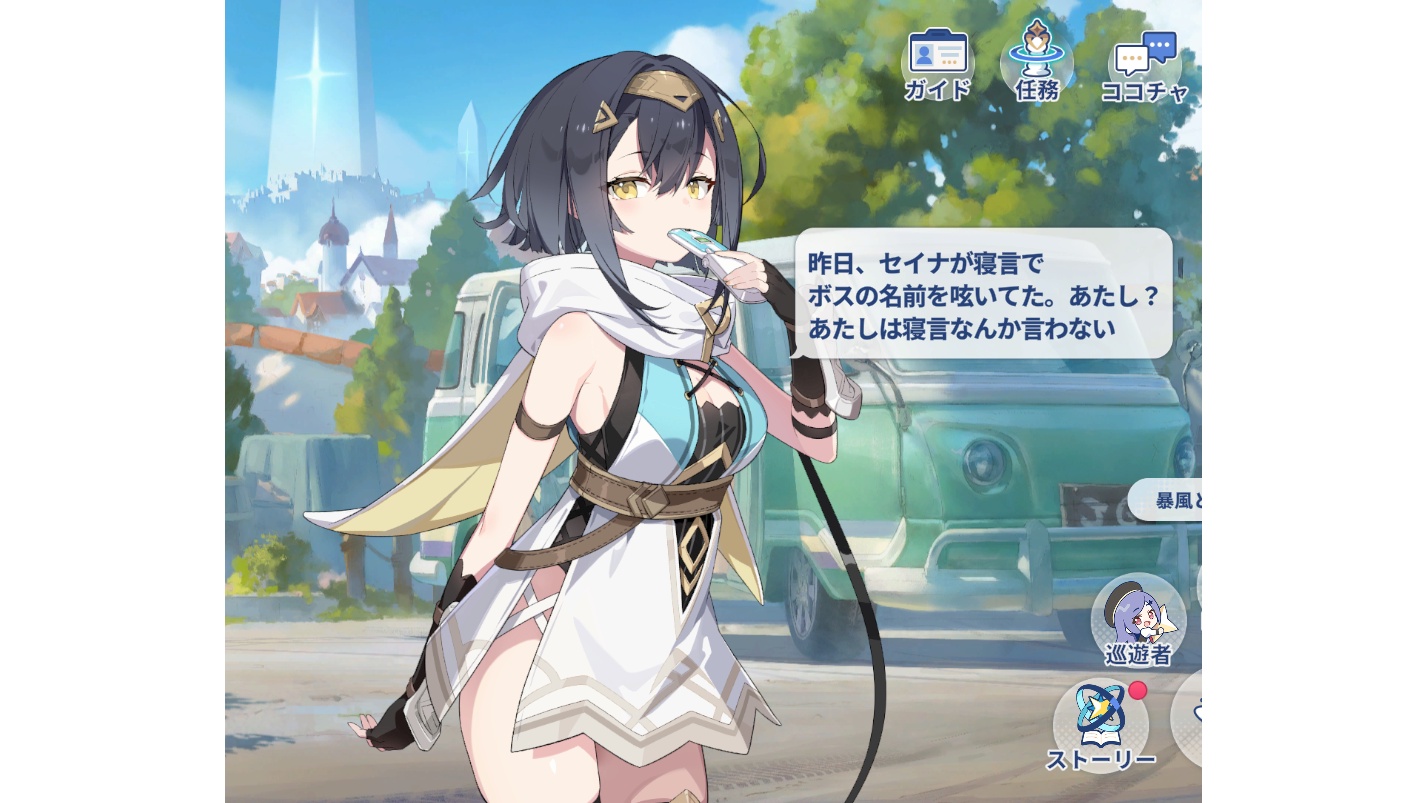Open the 任務 missions icon
Image resolution: width=1427 pixels, height=803 pixels.
(x=1036, y=62)
